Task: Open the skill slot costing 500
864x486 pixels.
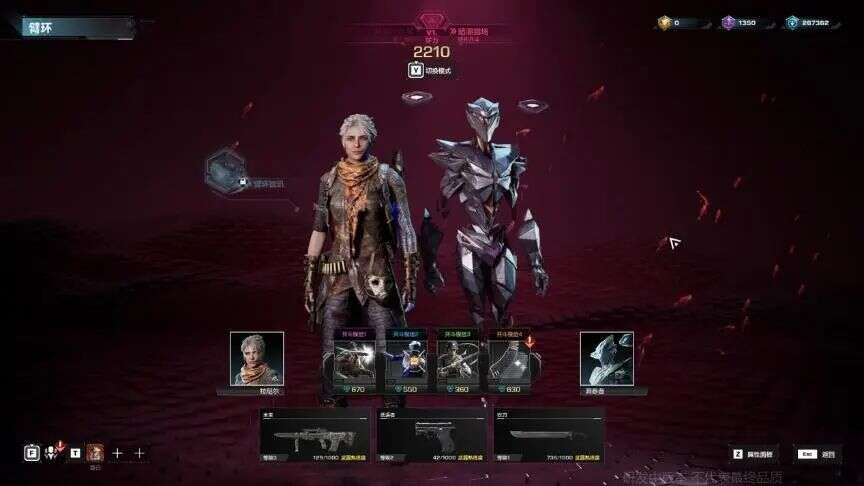Action: click(x=406, y=363)
